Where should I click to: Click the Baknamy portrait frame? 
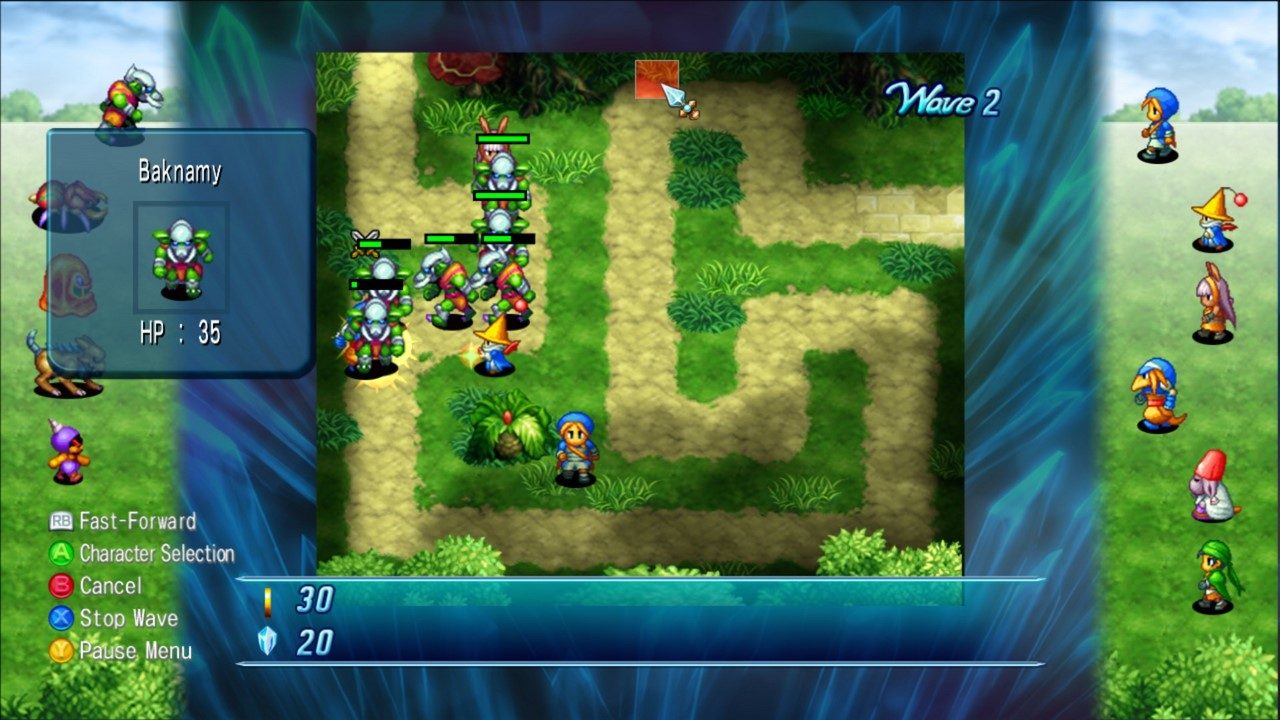[180, 258]
